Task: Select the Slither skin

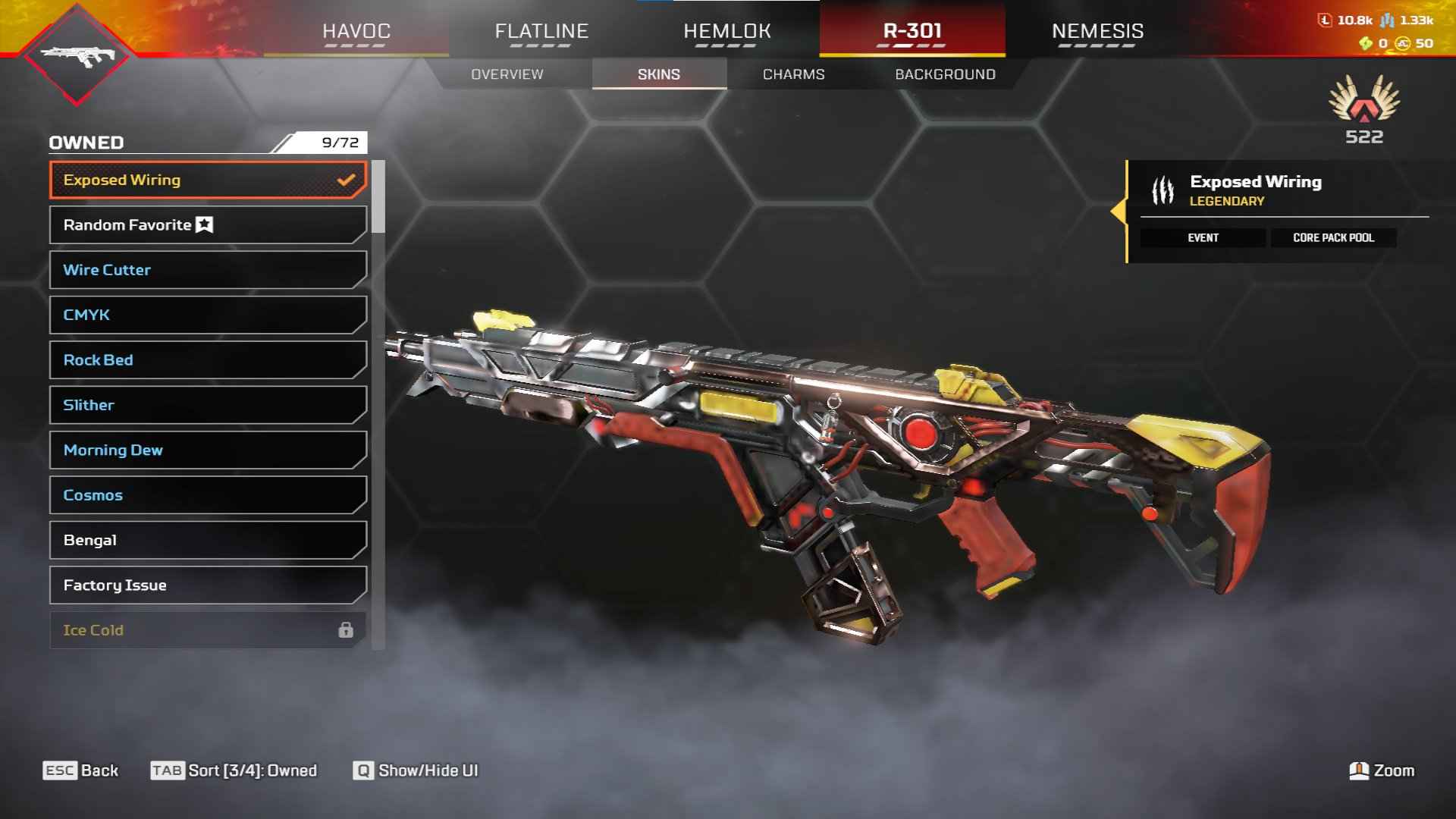Action: click(208, 405)
